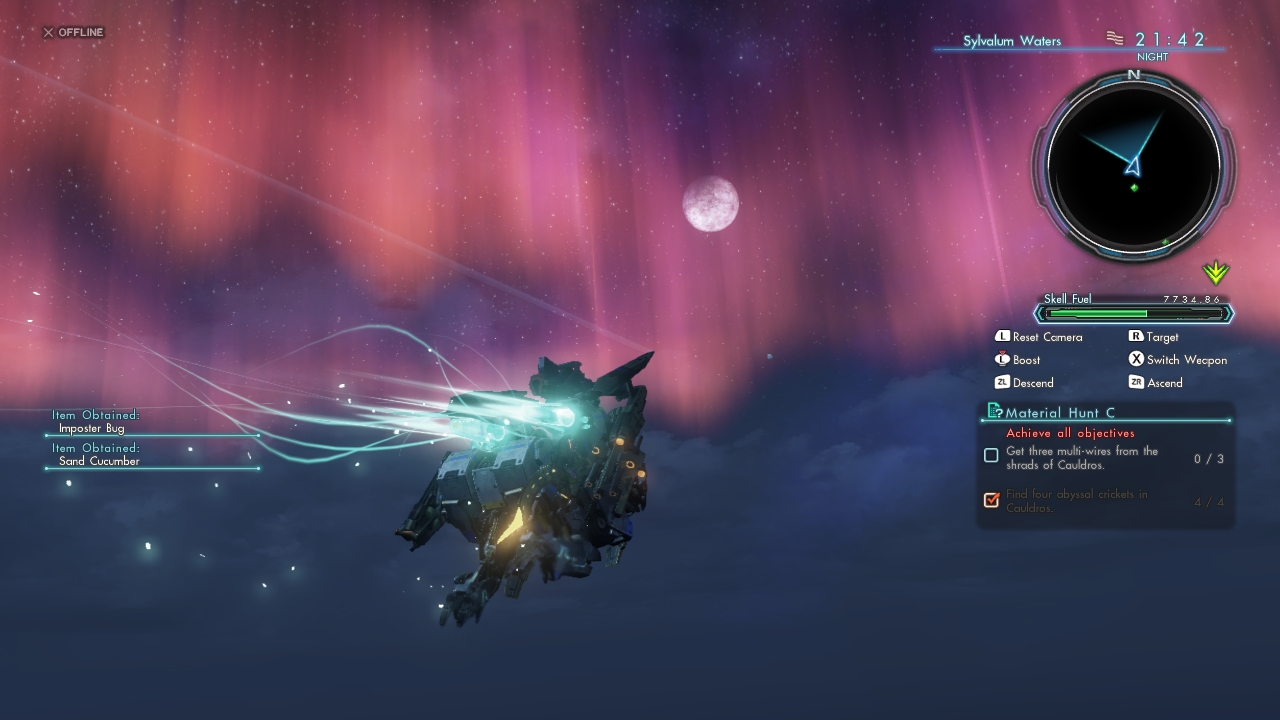Select the completed abyssal crickets objective checkbox

(991, 499)
